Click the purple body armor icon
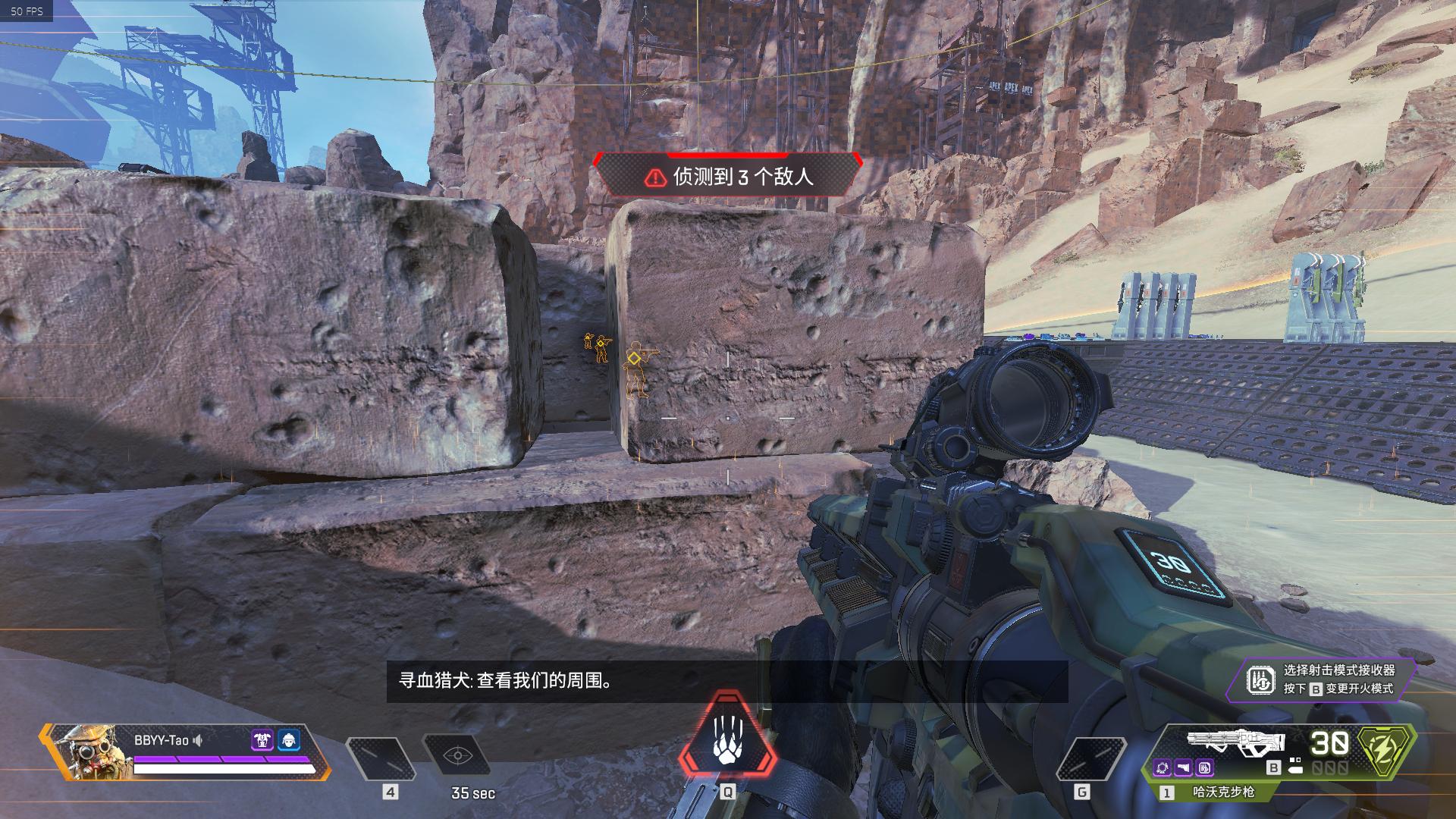Screen dimensions: 1456x819 (x=262, y=740)
